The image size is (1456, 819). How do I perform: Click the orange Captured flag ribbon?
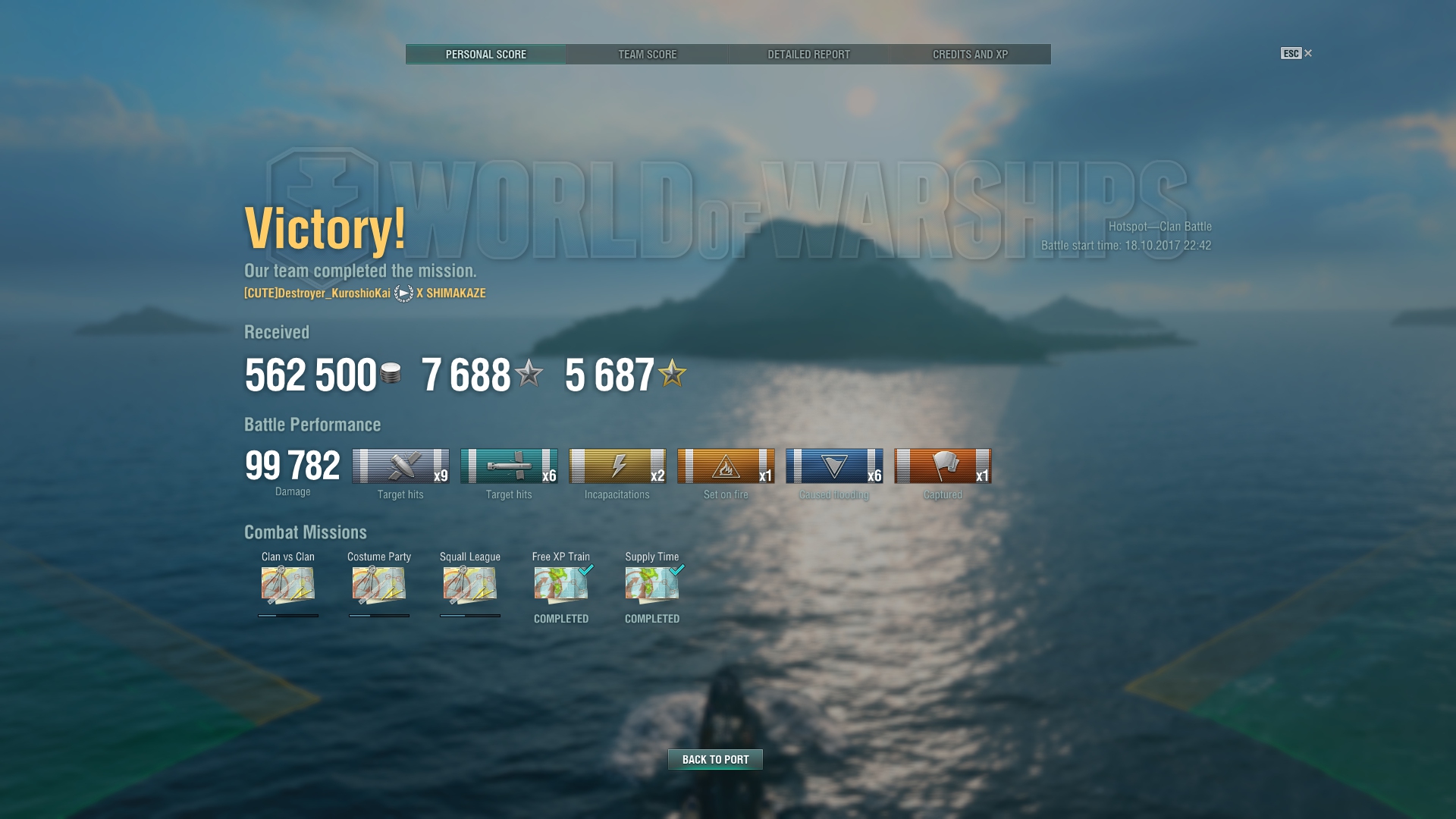[x=943, y=466]
